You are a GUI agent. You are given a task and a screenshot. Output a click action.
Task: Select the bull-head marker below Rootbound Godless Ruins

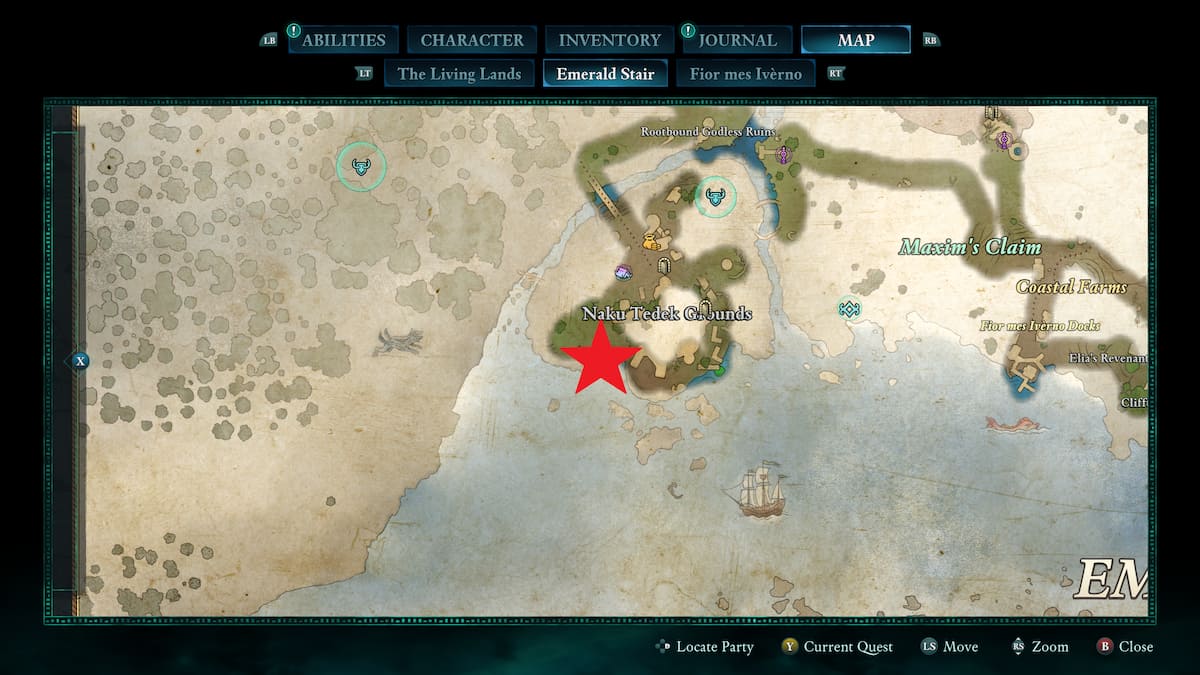click(715, 196)
